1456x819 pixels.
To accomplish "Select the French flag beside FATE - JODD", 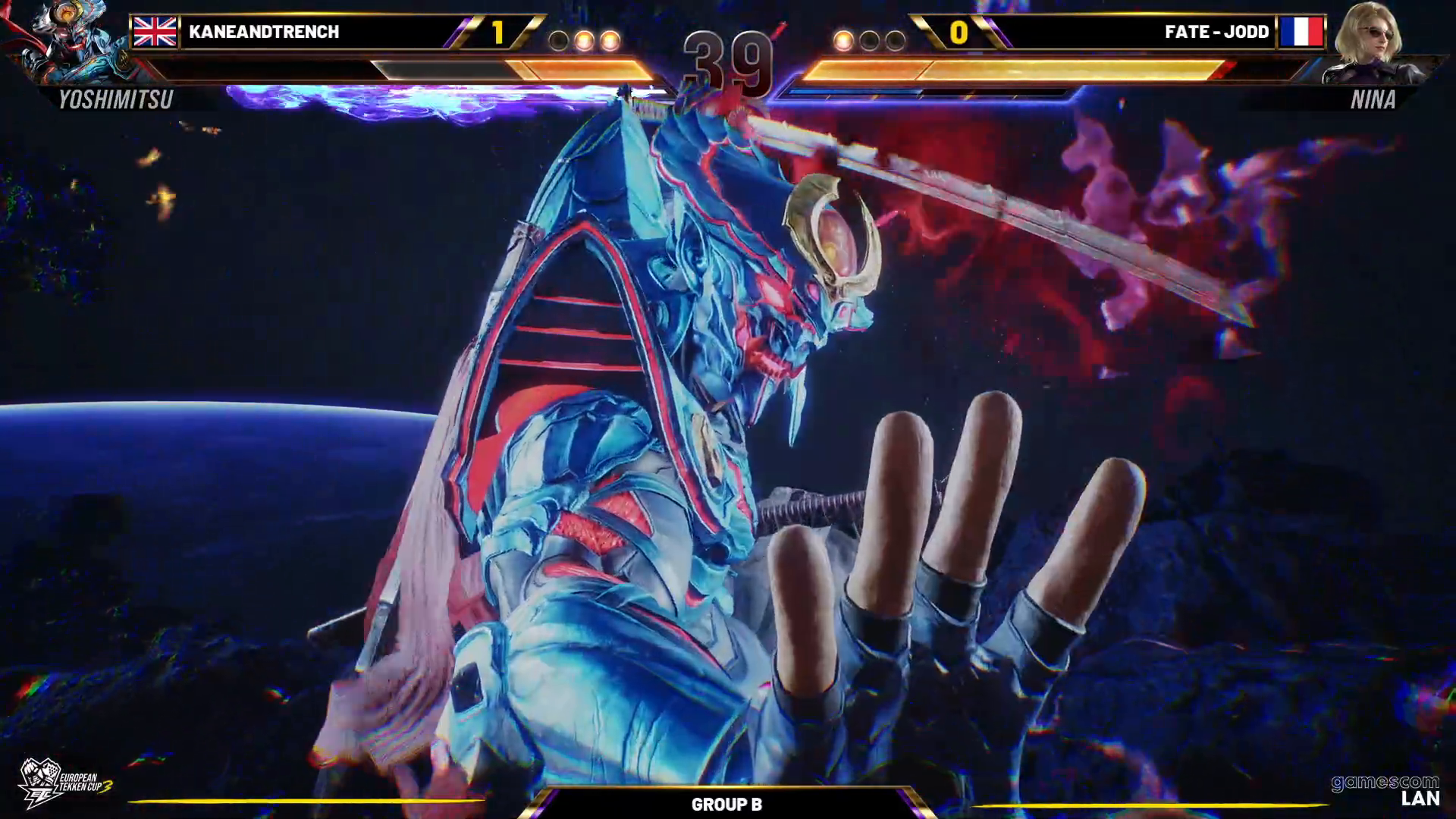I will pos(1301,32).
